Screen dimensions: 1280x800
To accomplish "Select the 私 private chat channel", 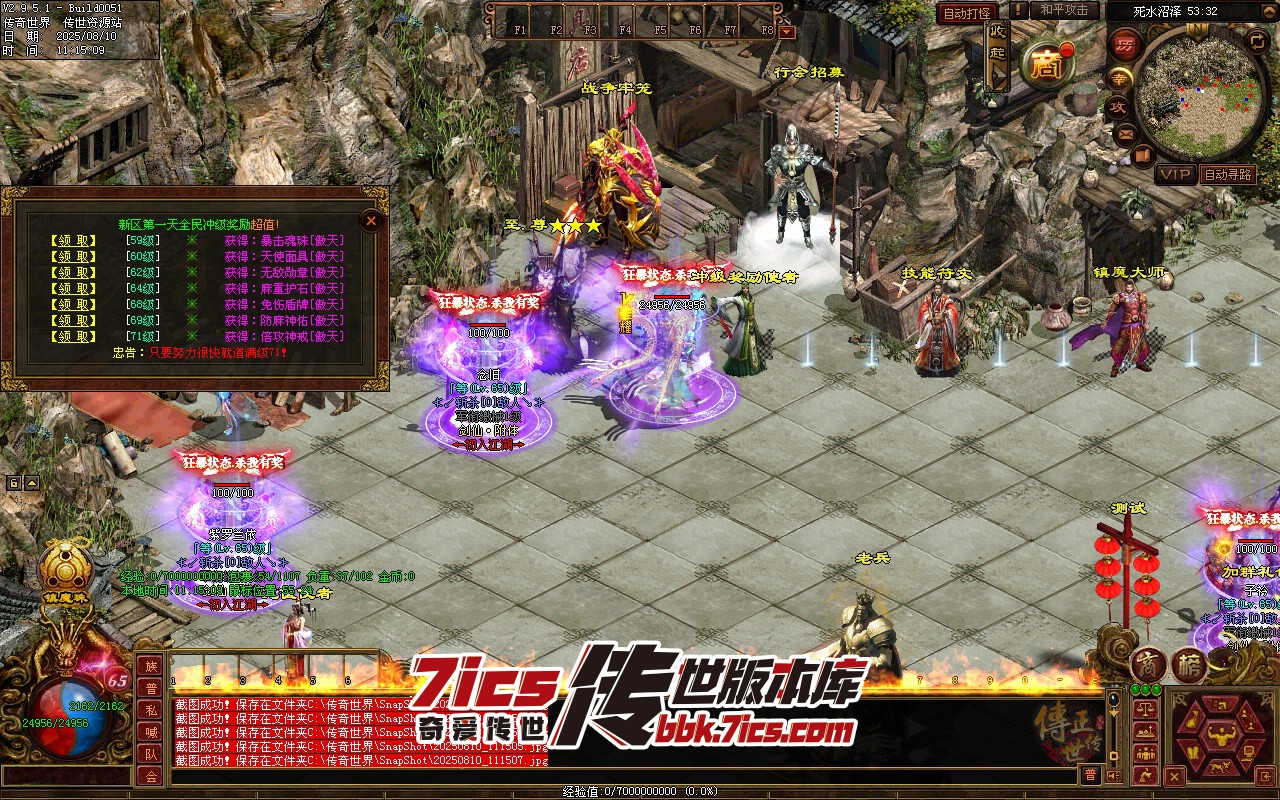I will [150, 710].
